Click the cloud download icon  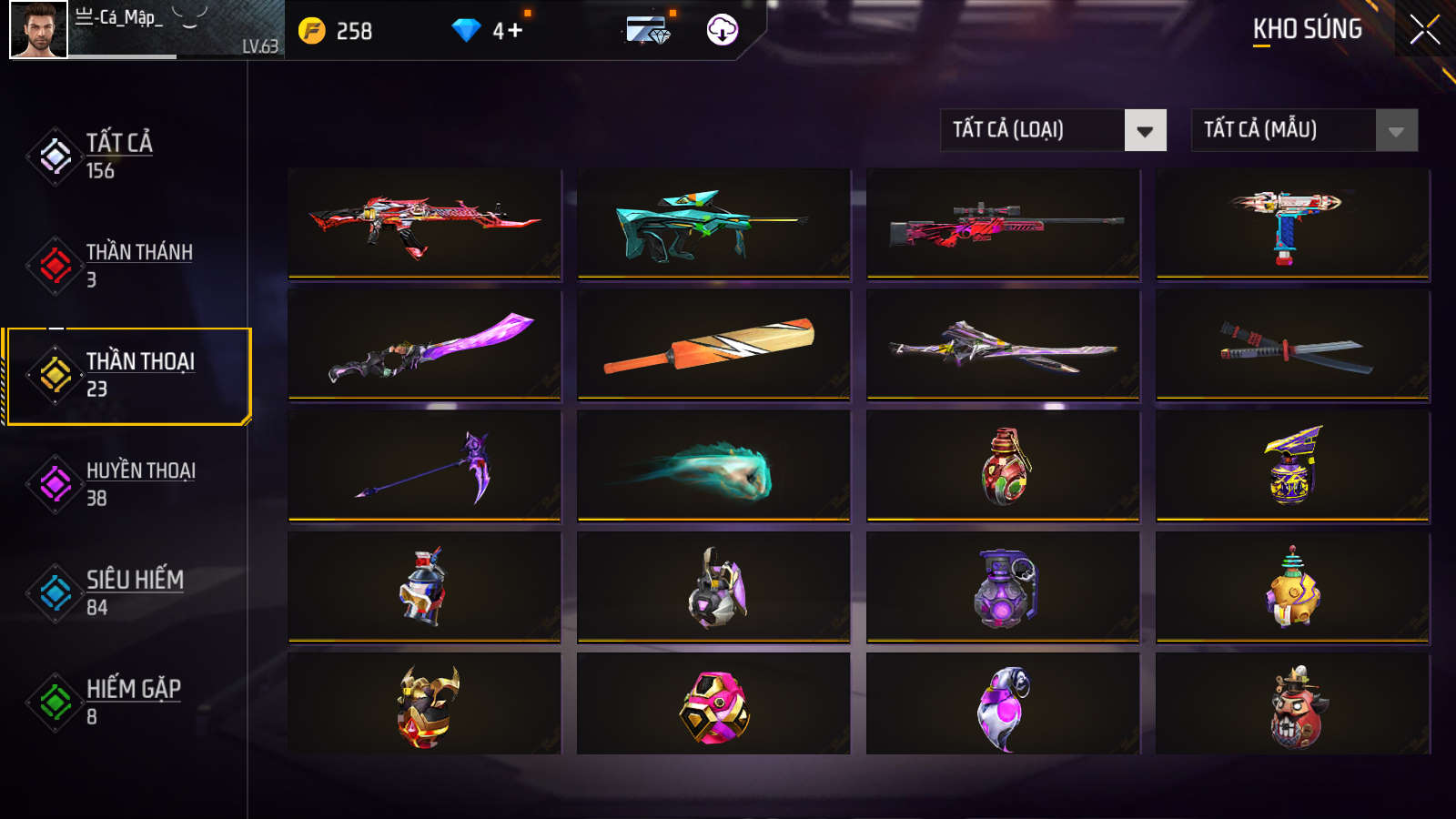(723, 30)
